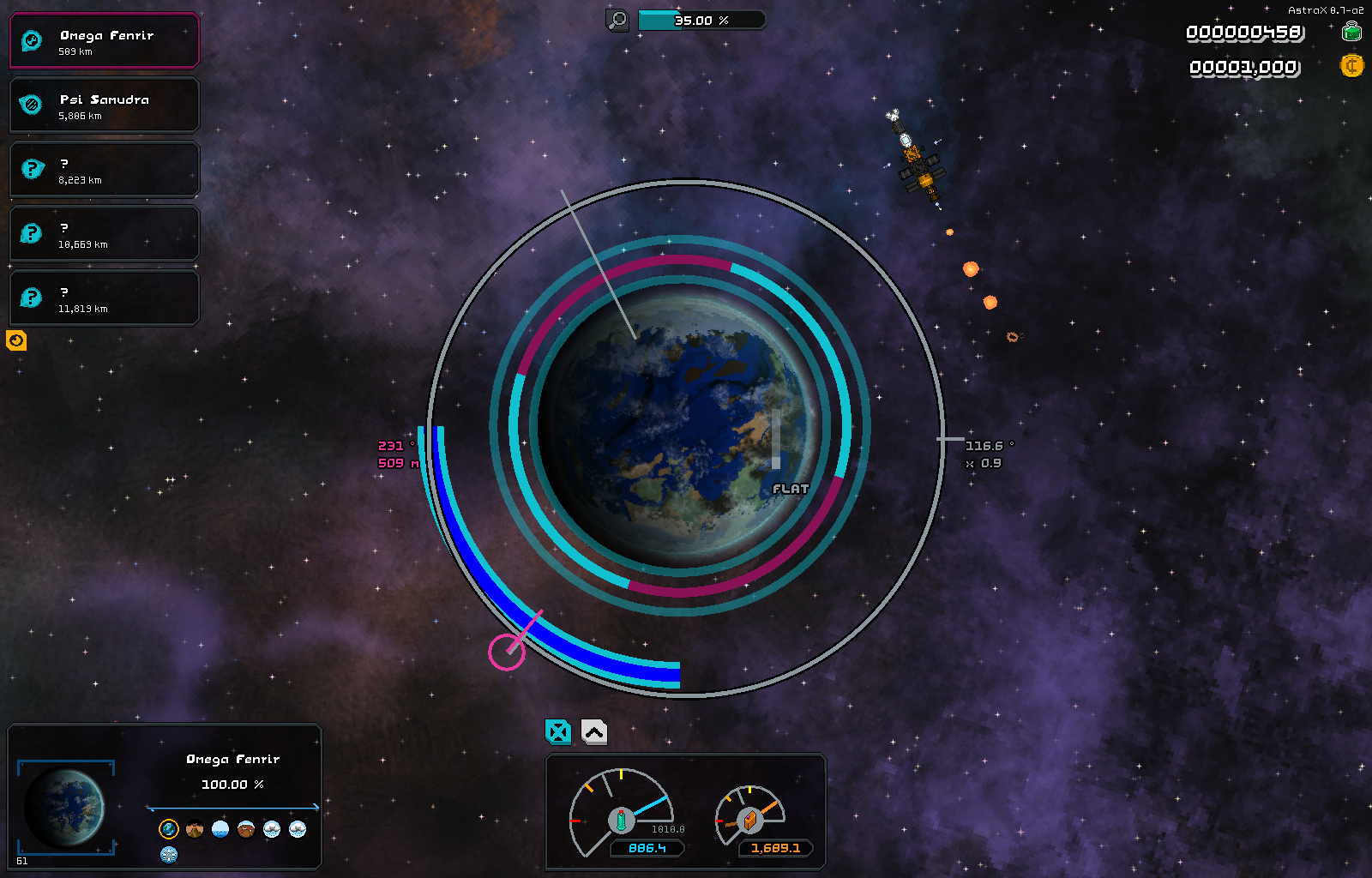This screenshot has height=878, width=1372.
Task: Click the magnifier scan icon
Action: pos(617,20)
